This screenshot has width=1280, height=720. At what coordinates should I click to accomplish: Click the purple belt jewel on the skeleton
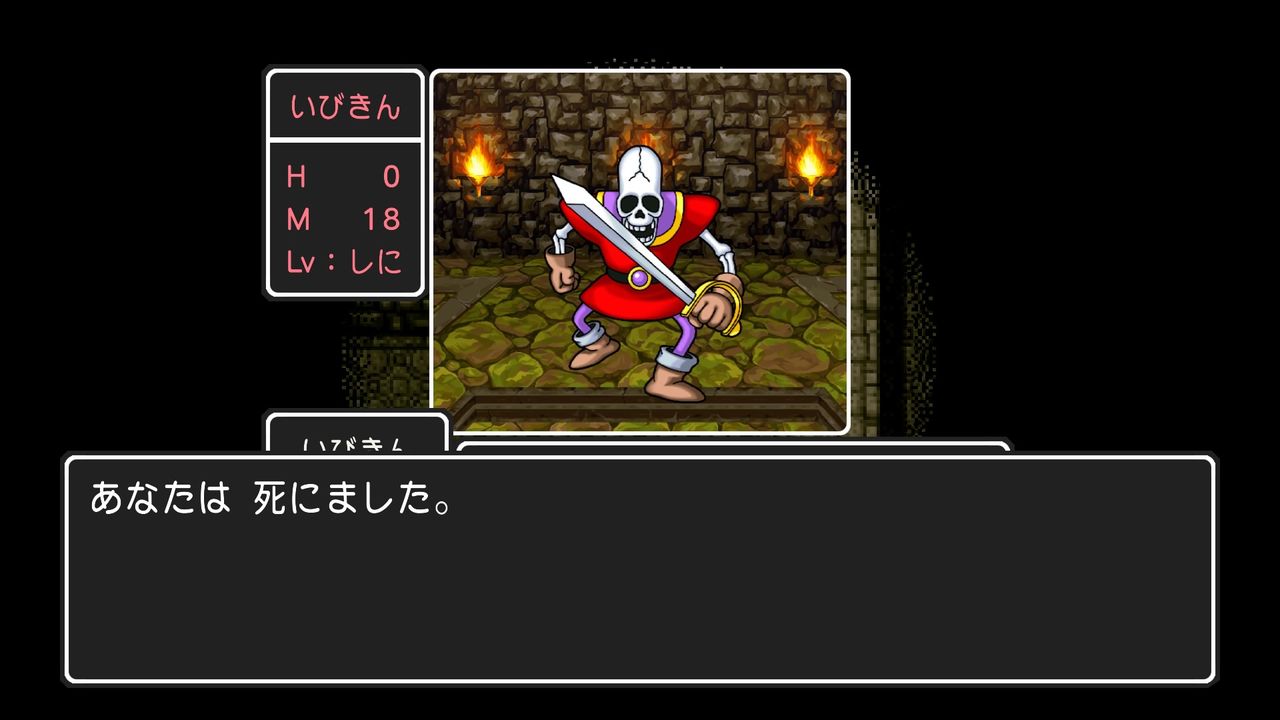click(x=637, y=278)
